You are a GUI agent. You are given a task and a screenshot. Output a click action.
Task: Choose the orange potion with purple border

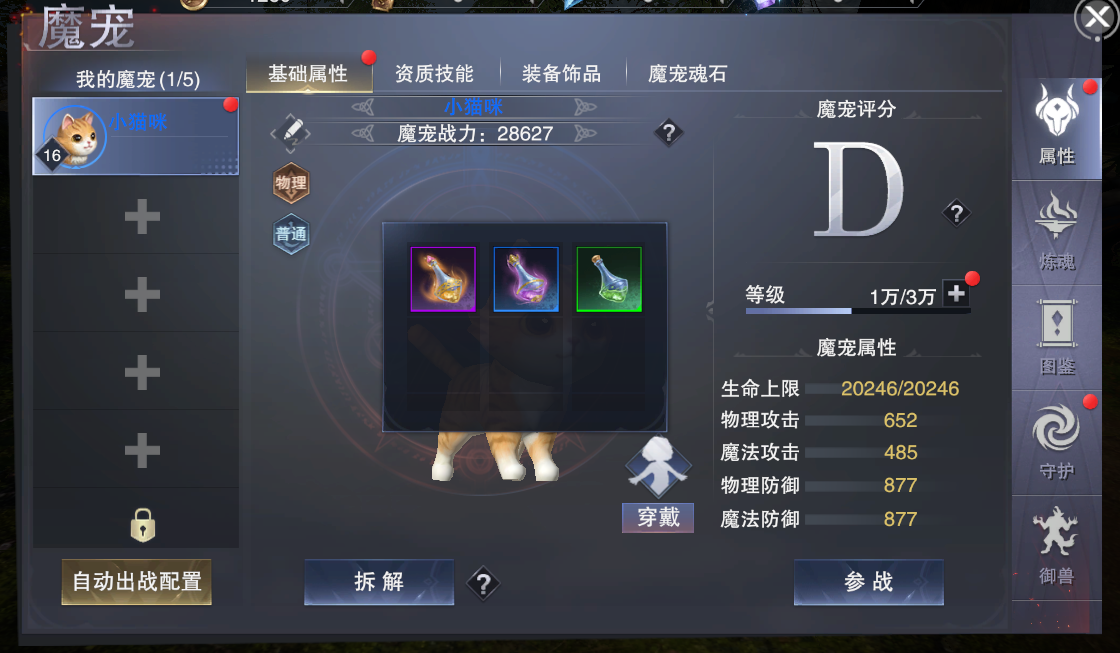point(443,279)
